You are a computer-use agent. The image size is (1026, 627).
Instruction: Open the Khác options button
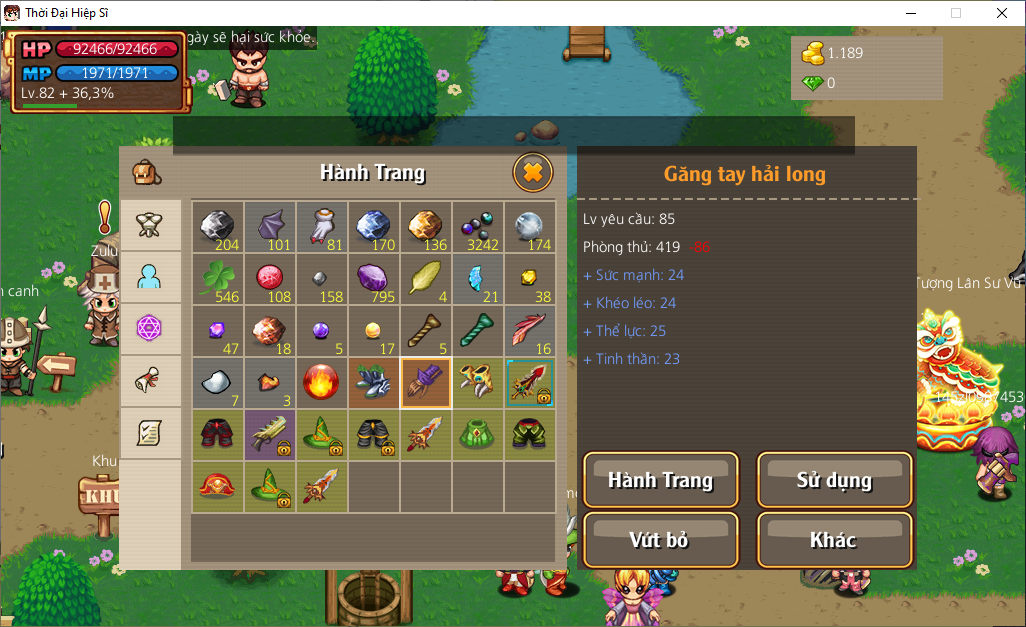[x=834, y=540]
